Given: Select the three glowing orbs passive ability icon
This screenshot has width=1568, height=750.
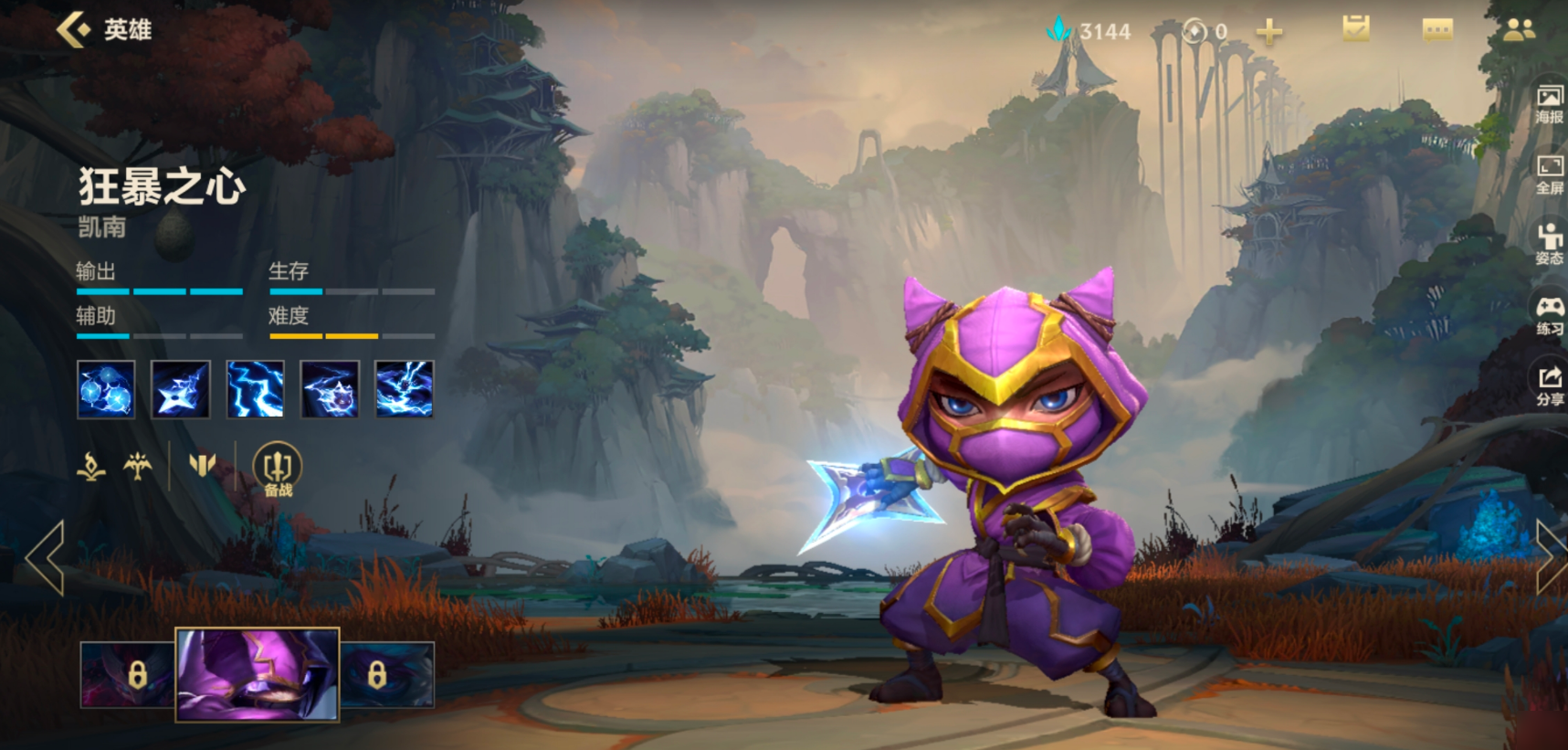Looking at the screenshot, I should pyautogui.click(x=106, y=389).
